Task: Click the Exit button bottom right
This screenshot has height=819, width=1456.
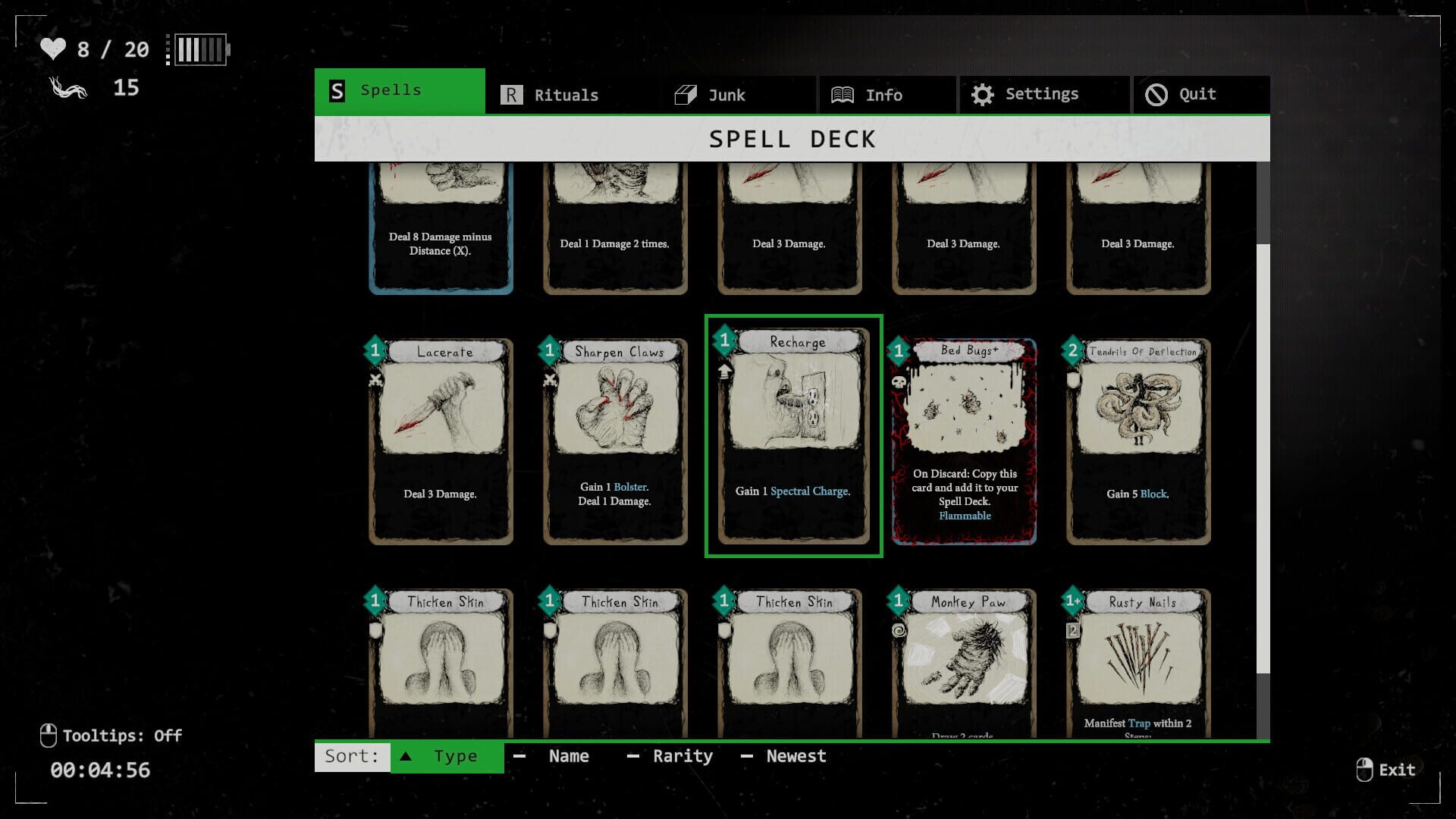Action: tap(1398, 769)
